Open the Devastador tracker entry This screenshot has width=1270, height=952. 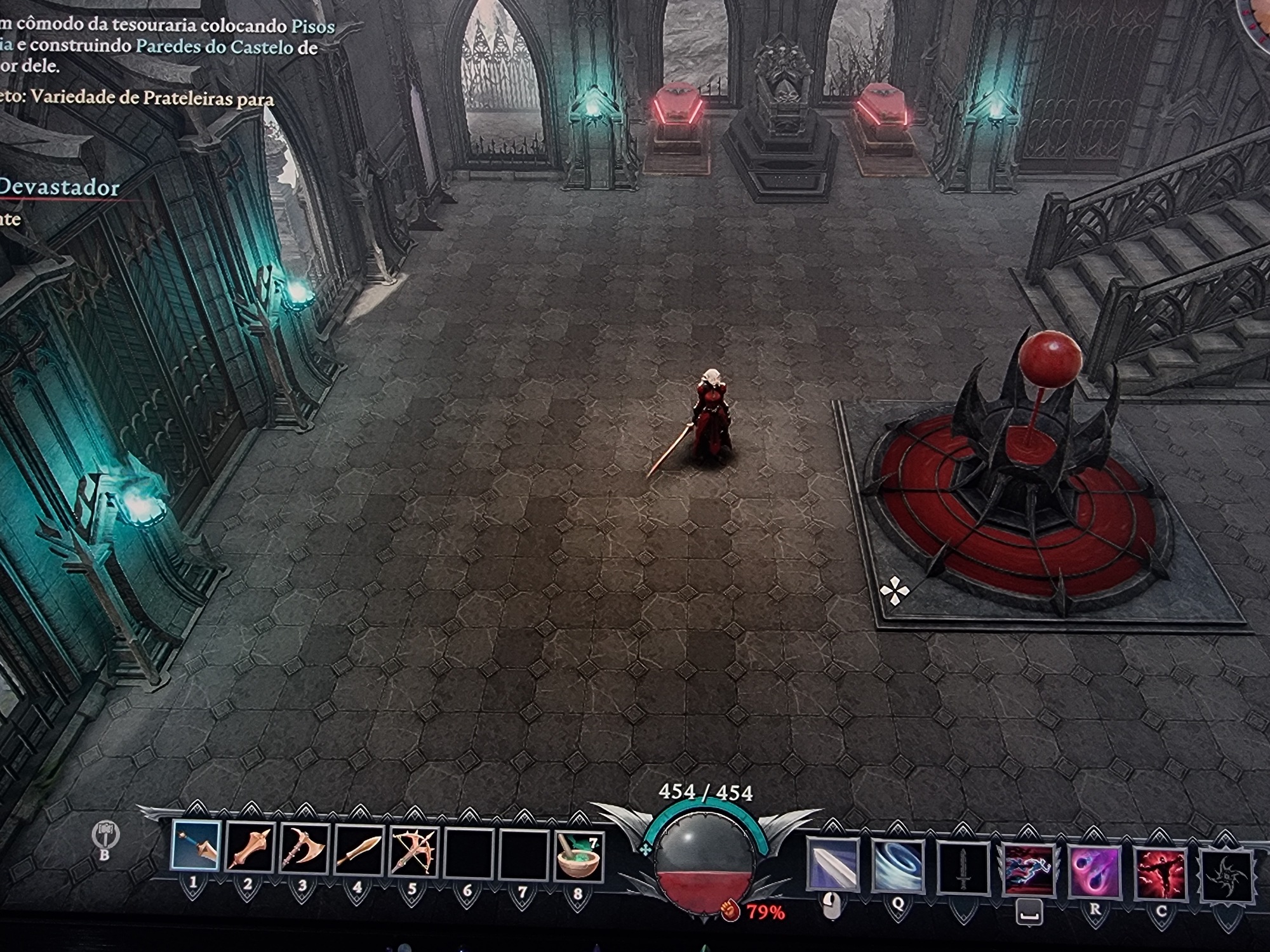pyautogui.click(x=59, y=188)
